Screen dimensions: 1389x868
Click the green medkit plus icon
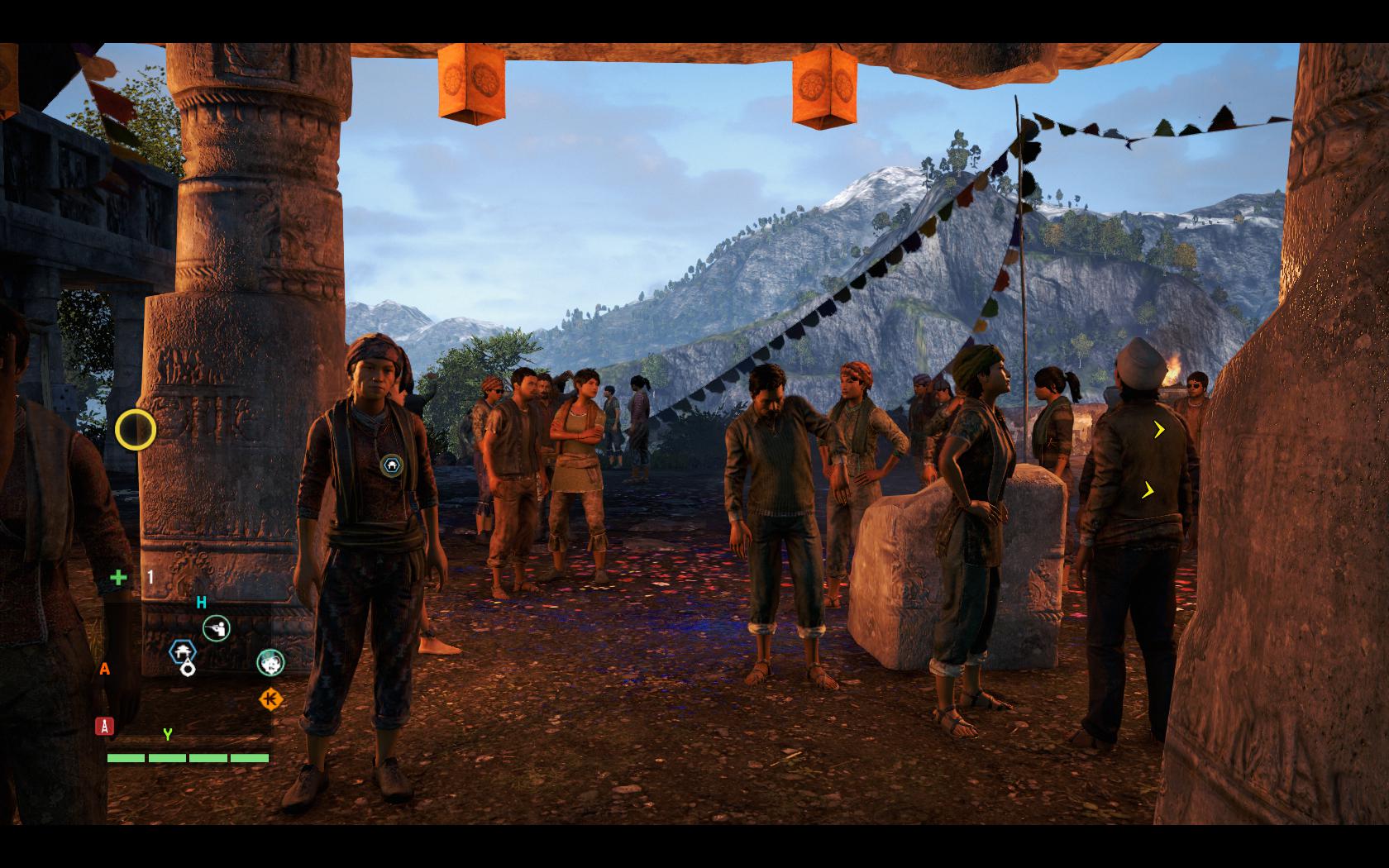[x=118, y=579]
